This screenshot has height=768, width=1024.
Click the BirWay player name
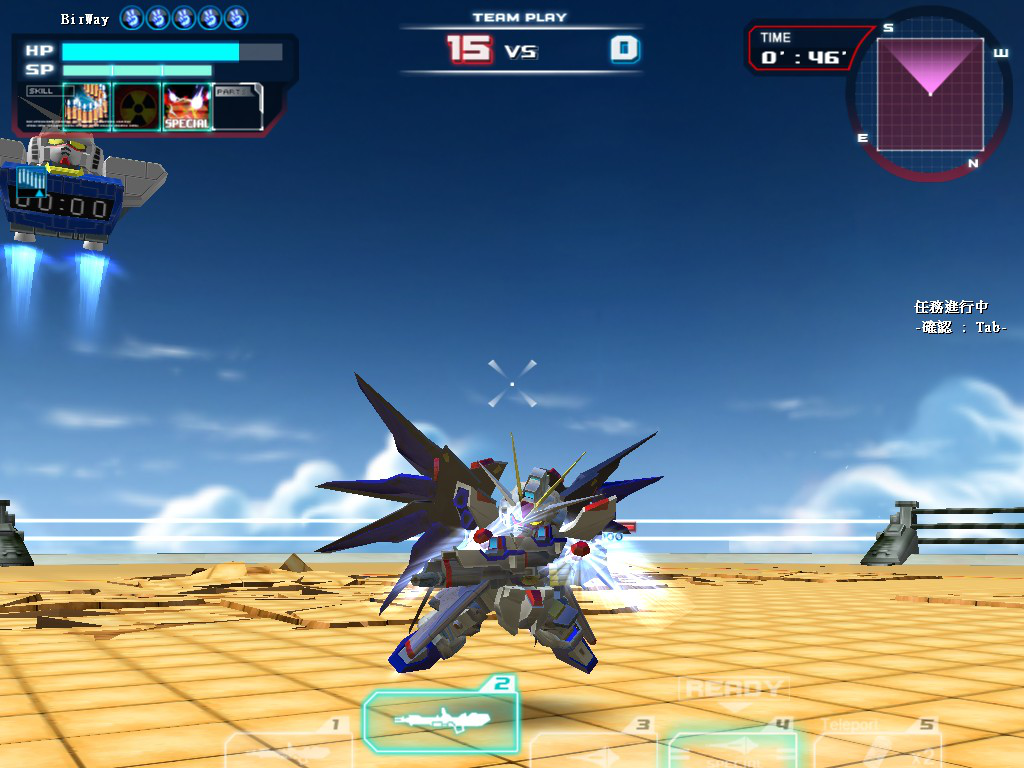click(85, 19)
